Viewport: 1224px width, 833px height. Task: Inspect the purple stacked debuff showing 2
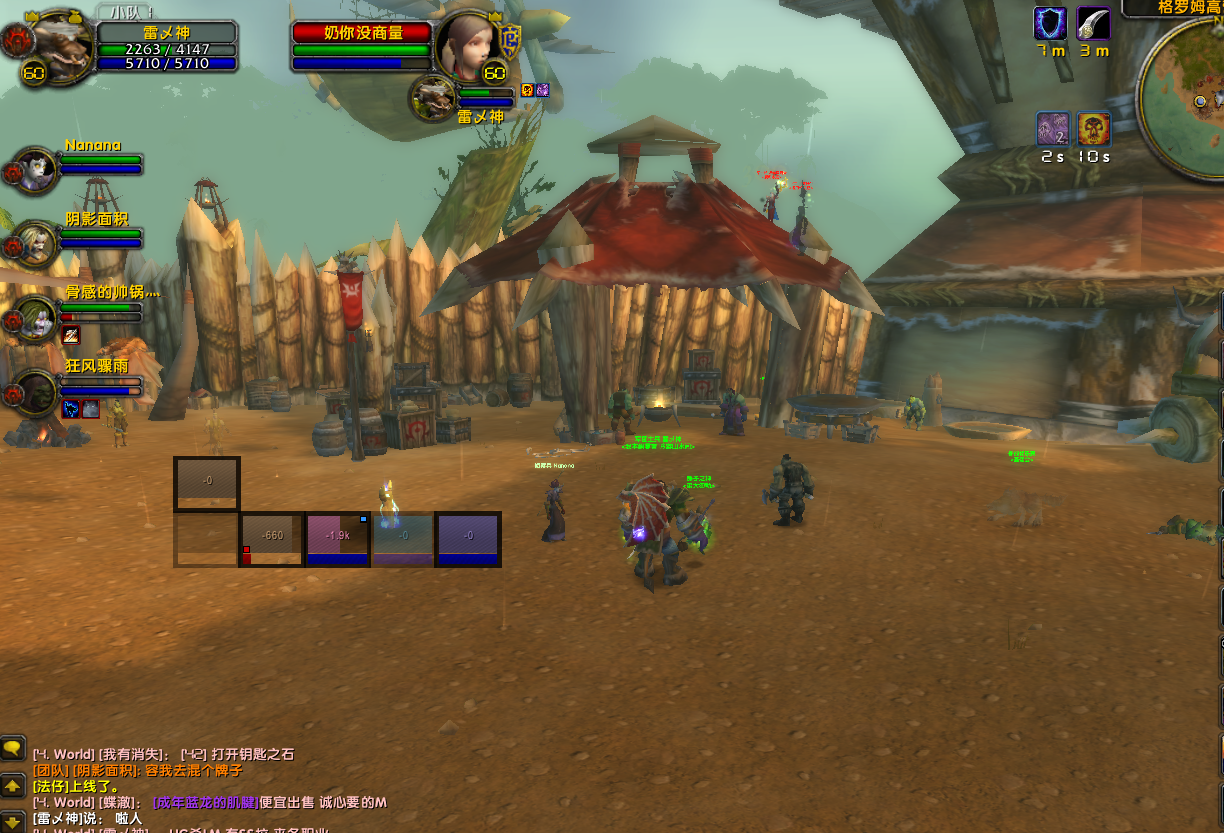point(1052,129)
